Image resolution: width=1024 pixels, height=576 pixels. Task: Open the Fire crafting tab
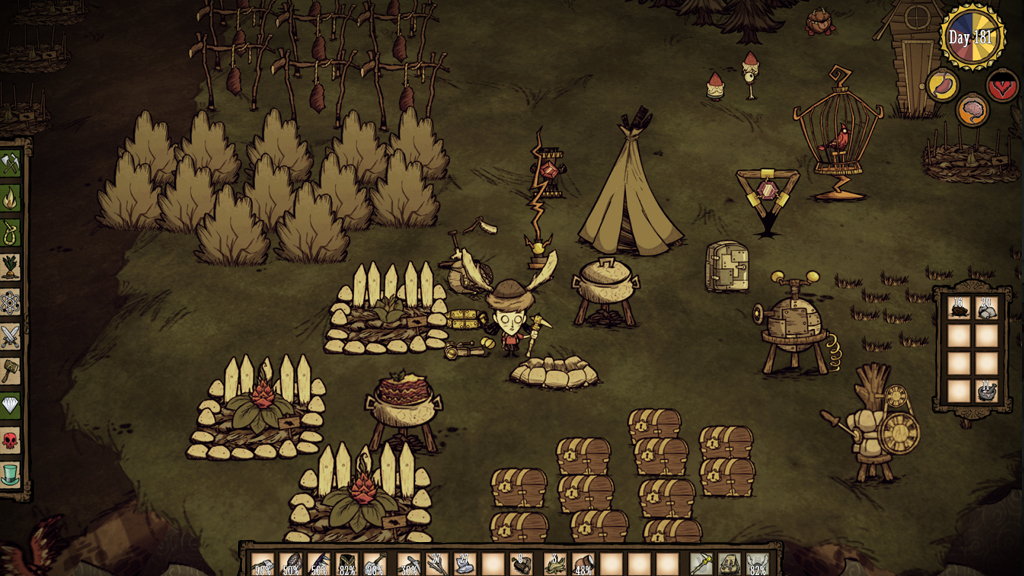coord(11,198)
